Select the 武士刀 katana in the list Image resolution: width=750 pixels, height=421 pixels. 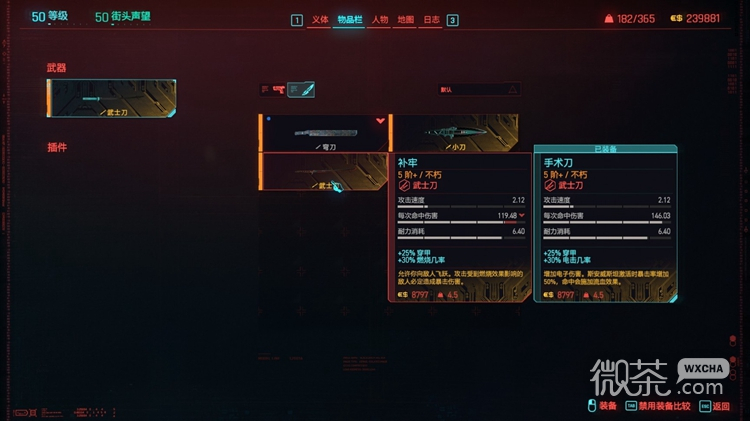pos(323,171)
